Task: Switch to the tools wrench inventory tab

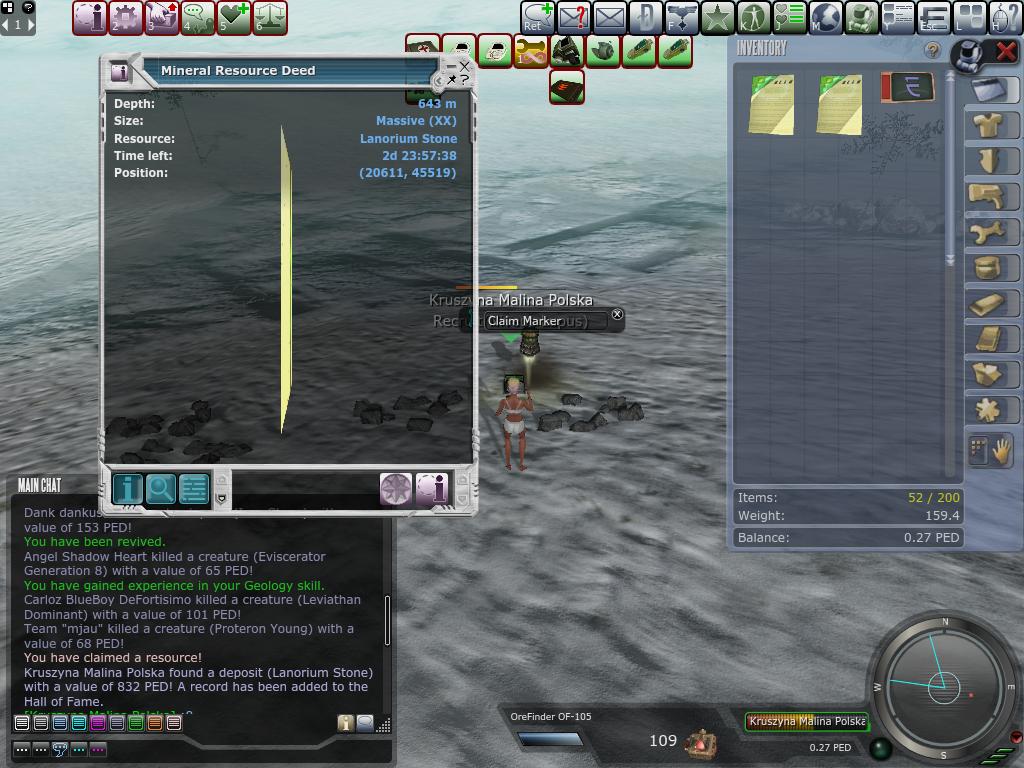Action: [989, 232]
